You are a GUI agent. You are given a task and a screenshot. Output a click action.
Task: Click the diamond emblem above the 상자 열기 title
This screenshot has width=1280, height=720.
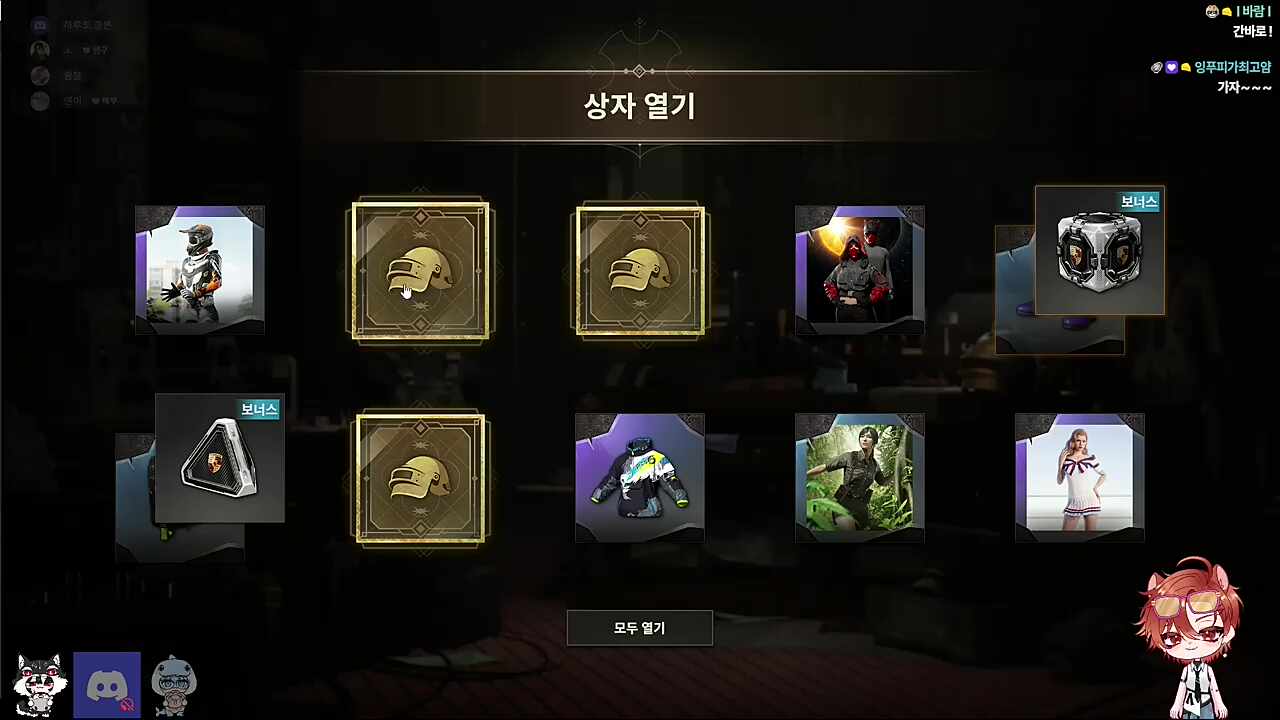[639, 71]
